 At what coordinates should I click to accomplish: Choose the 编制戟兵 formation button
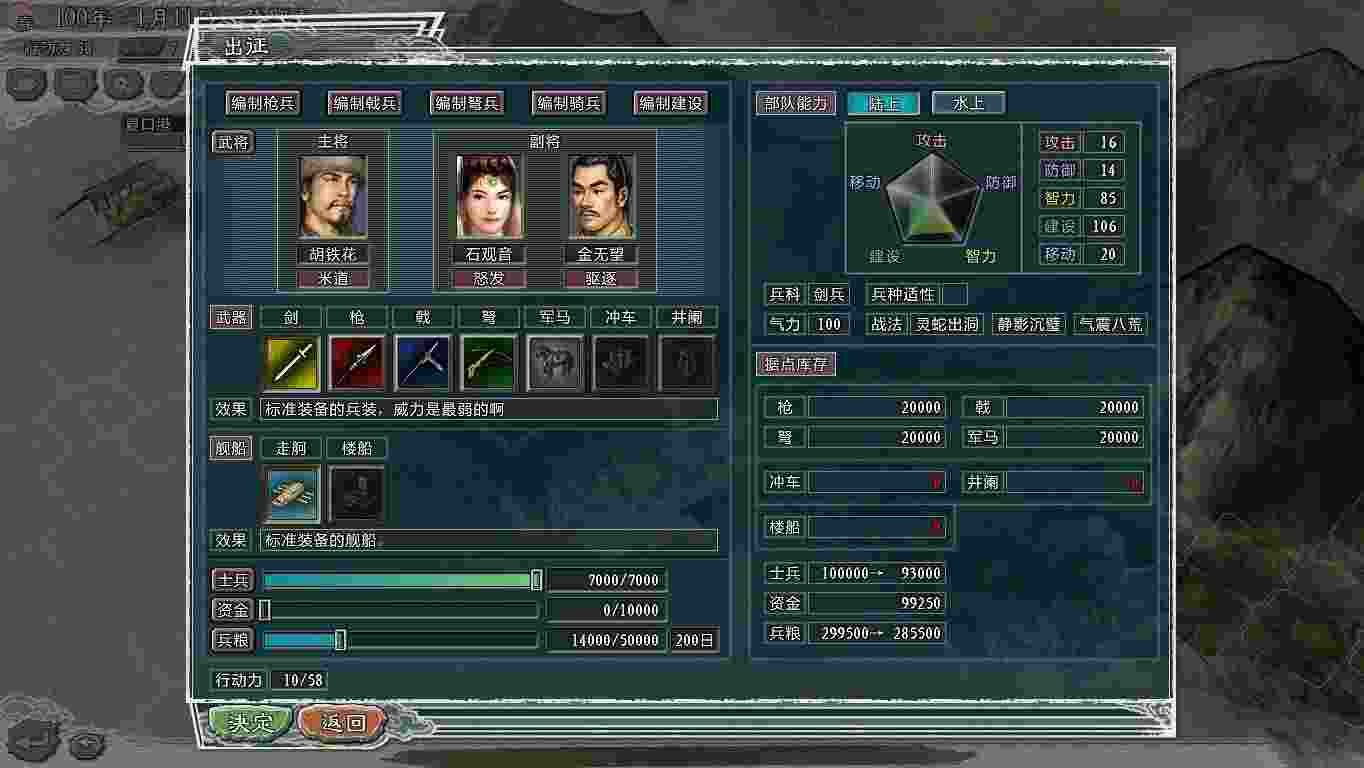365,103
